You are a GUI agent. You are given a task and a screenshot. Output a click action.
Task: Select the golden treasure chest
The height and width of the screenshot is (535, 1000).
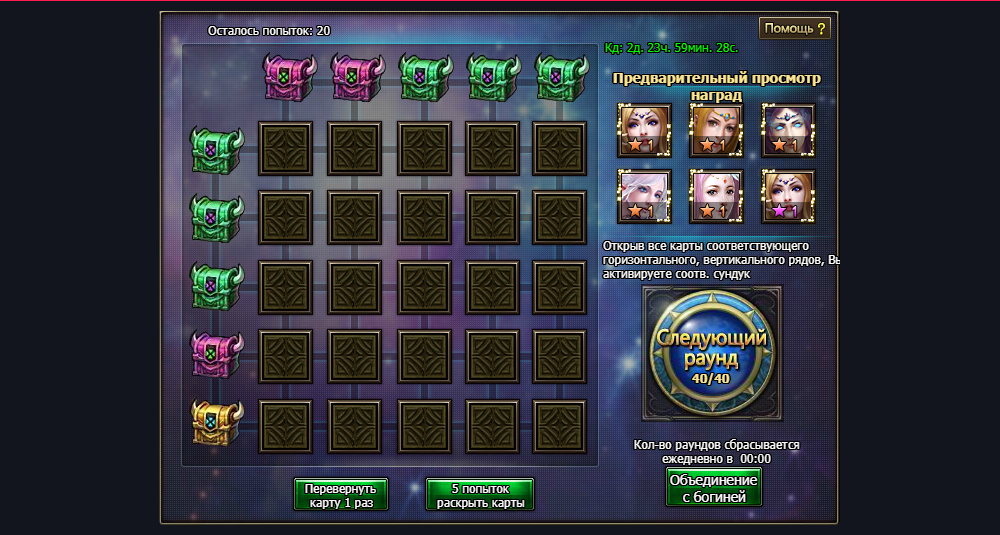tap(217, 423)
